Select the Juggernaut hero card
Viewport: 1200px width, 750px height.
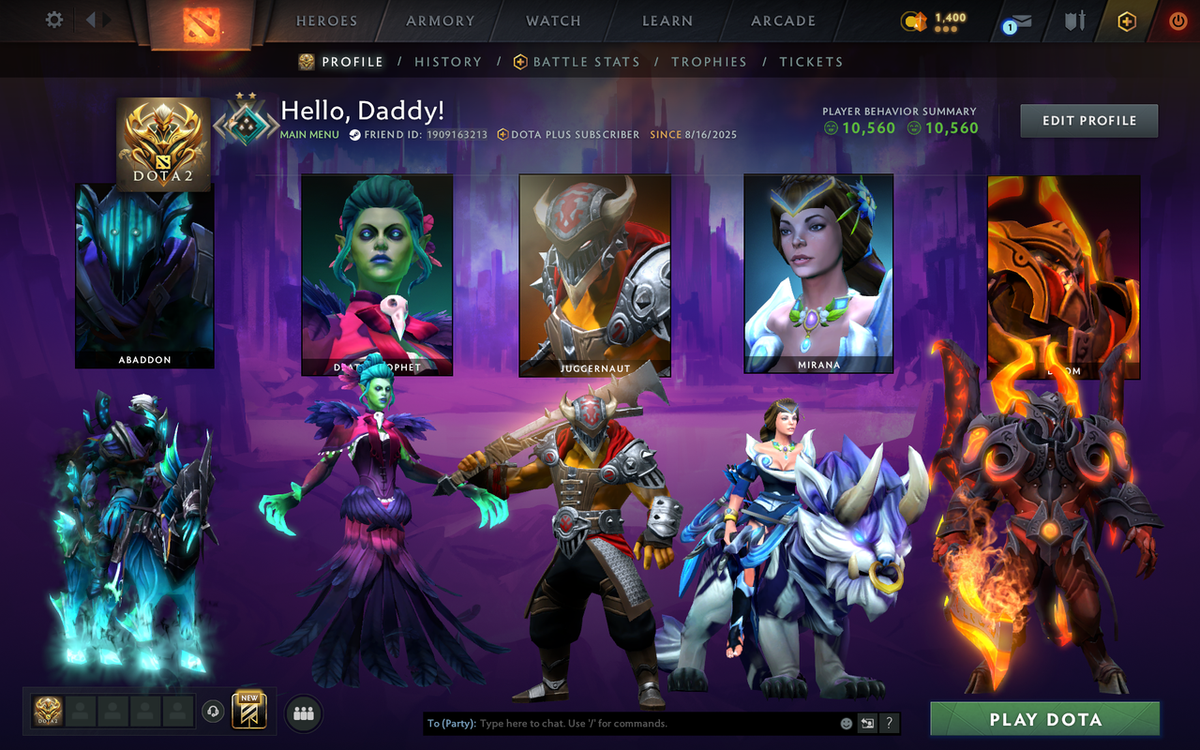pyautogui.click(x=594, y=275)
